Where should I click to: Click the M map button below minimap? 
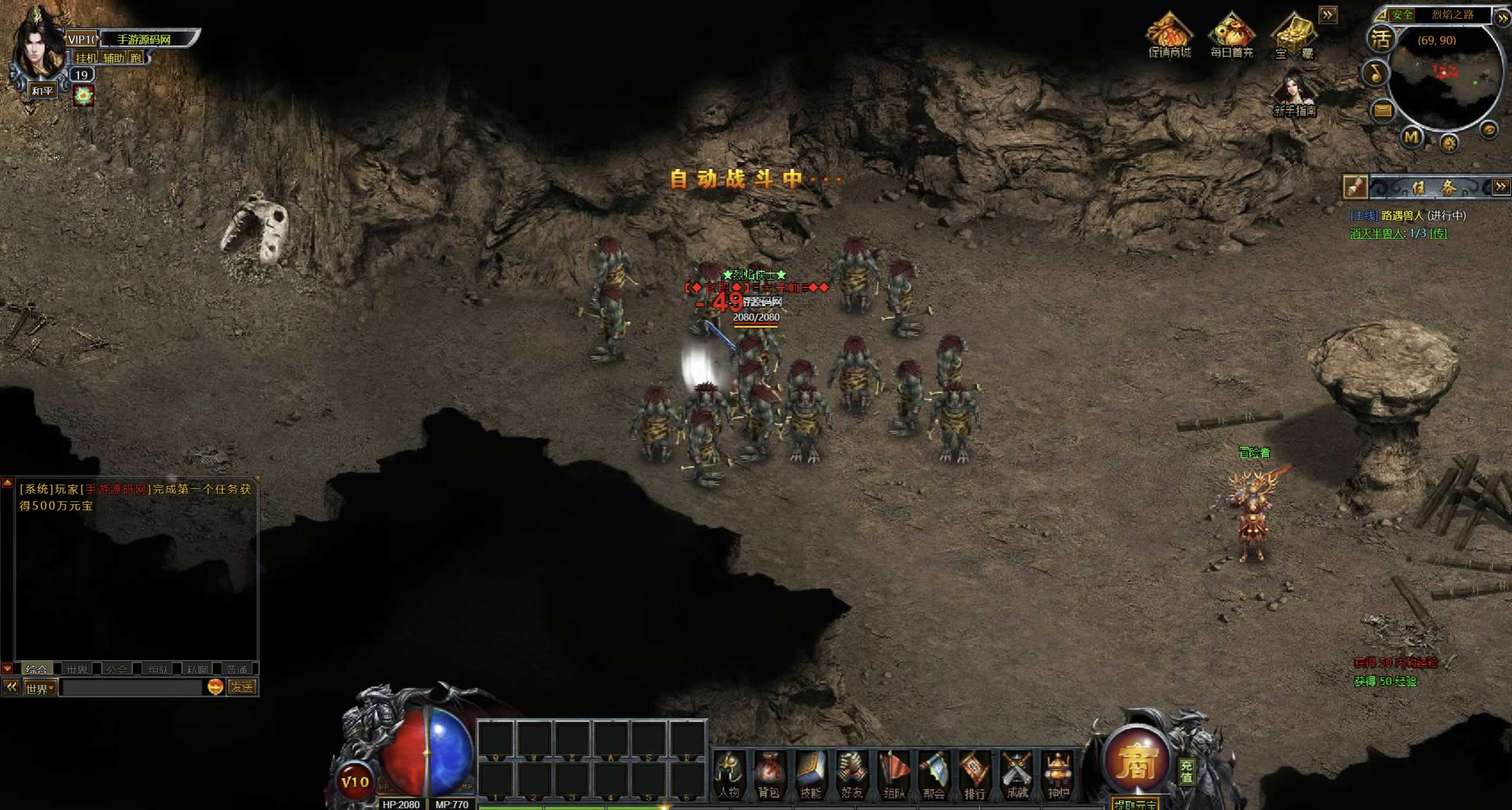tap(1411, 137)
